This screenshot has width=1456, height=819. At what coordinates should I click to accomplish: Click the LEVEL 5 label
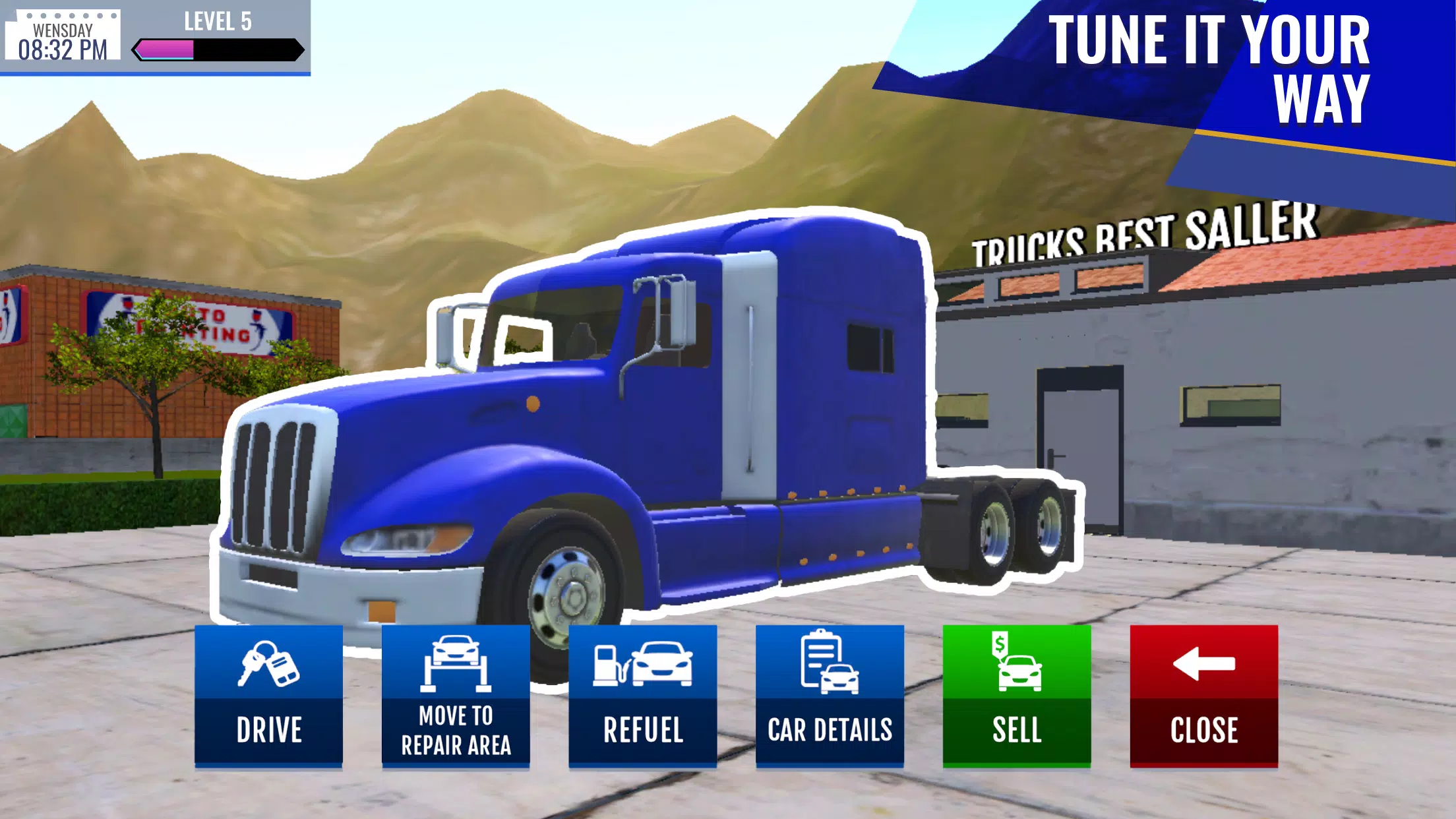tap(218, 22)
